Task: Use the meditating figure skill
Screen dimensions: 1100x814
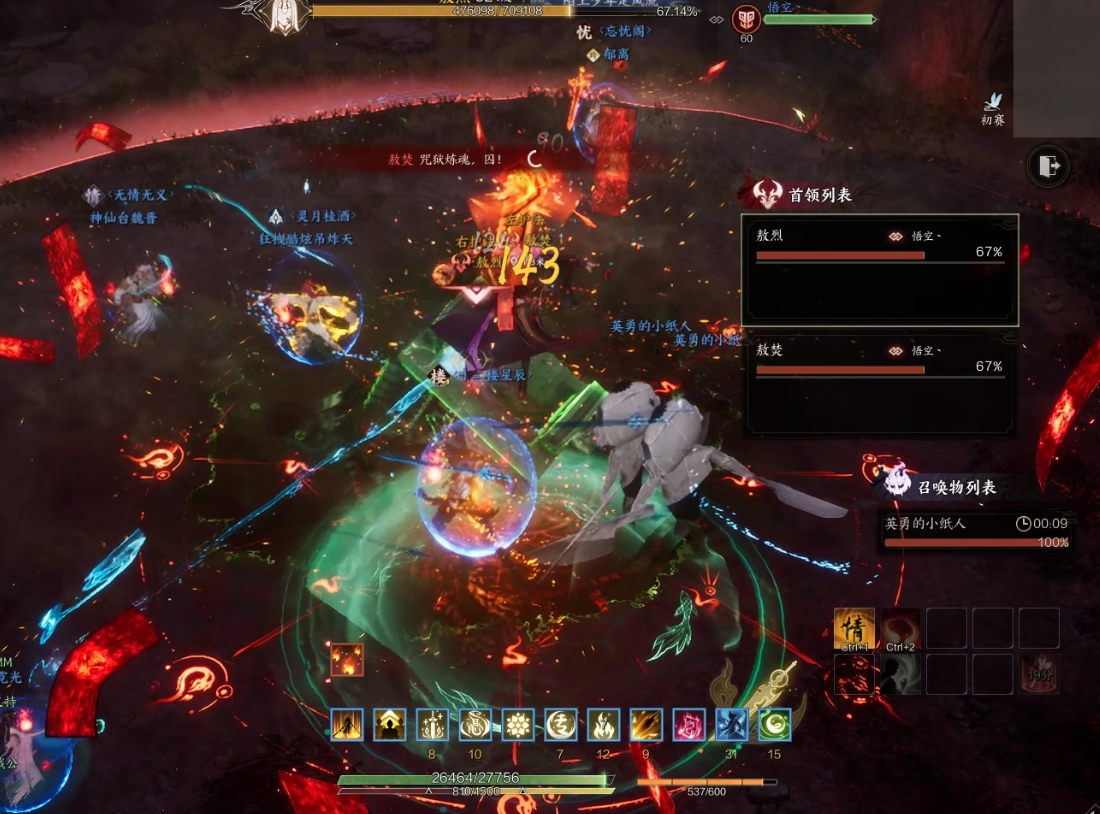Action: point(390,724)
